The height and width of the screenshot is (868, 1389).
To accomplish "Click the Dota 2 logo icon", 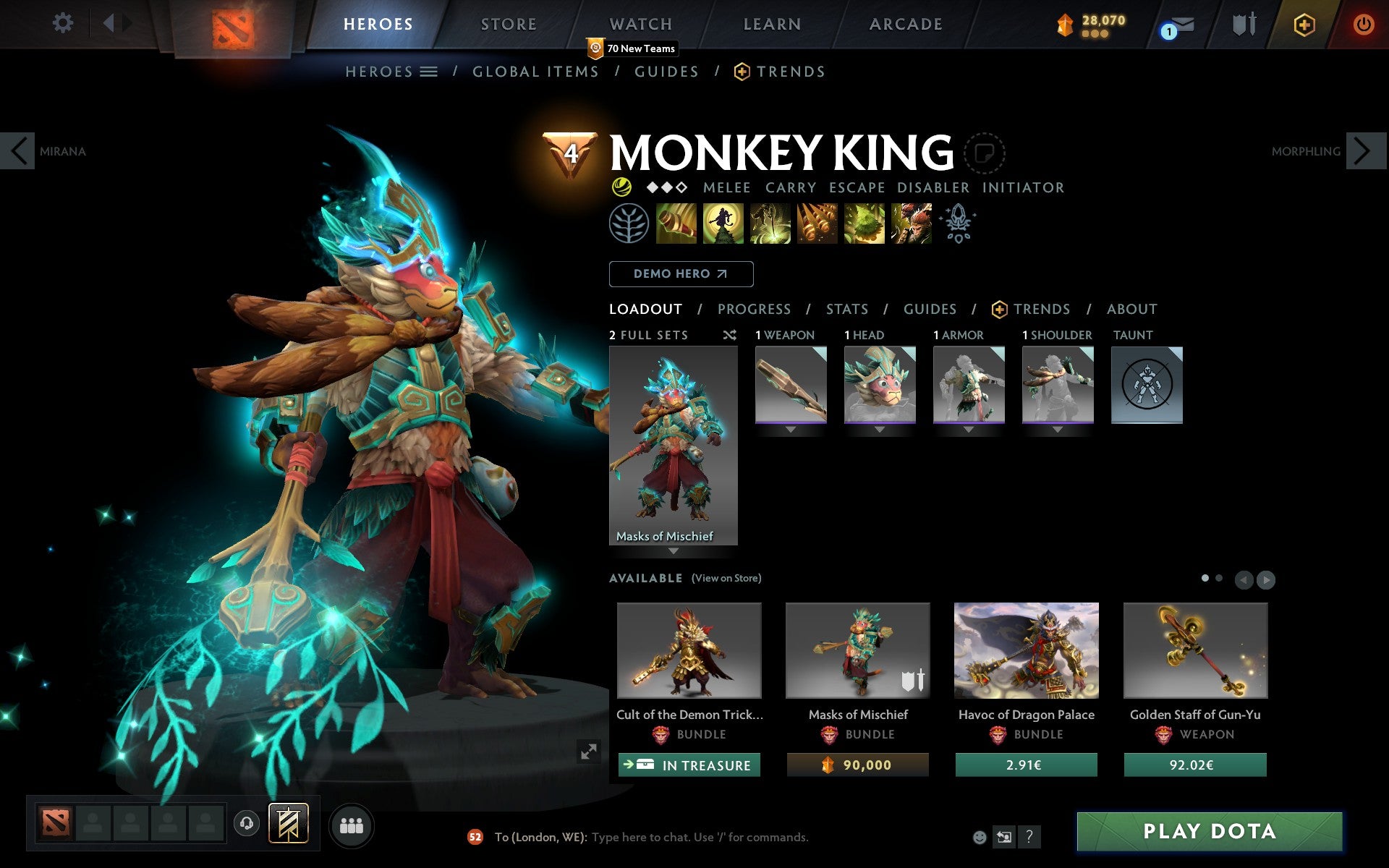I will 233,23.
